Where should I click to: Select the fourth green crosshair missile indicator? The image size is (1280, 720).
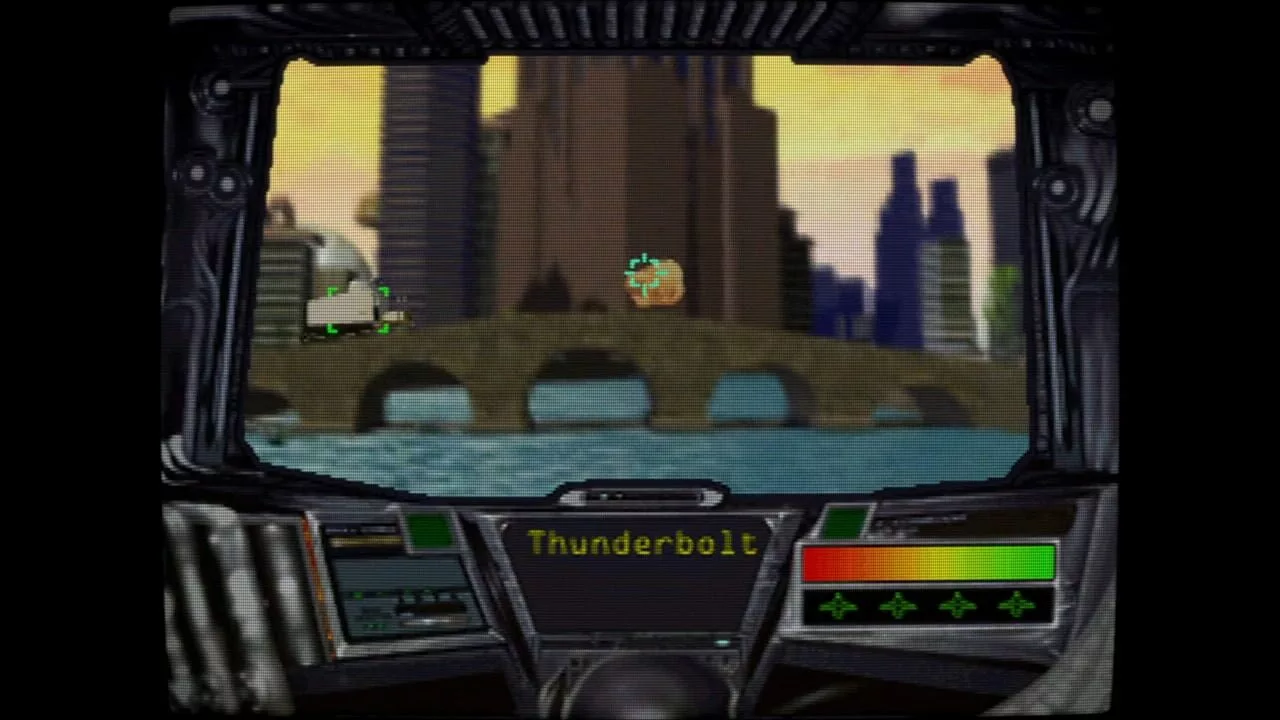(x=1016, y=607)
